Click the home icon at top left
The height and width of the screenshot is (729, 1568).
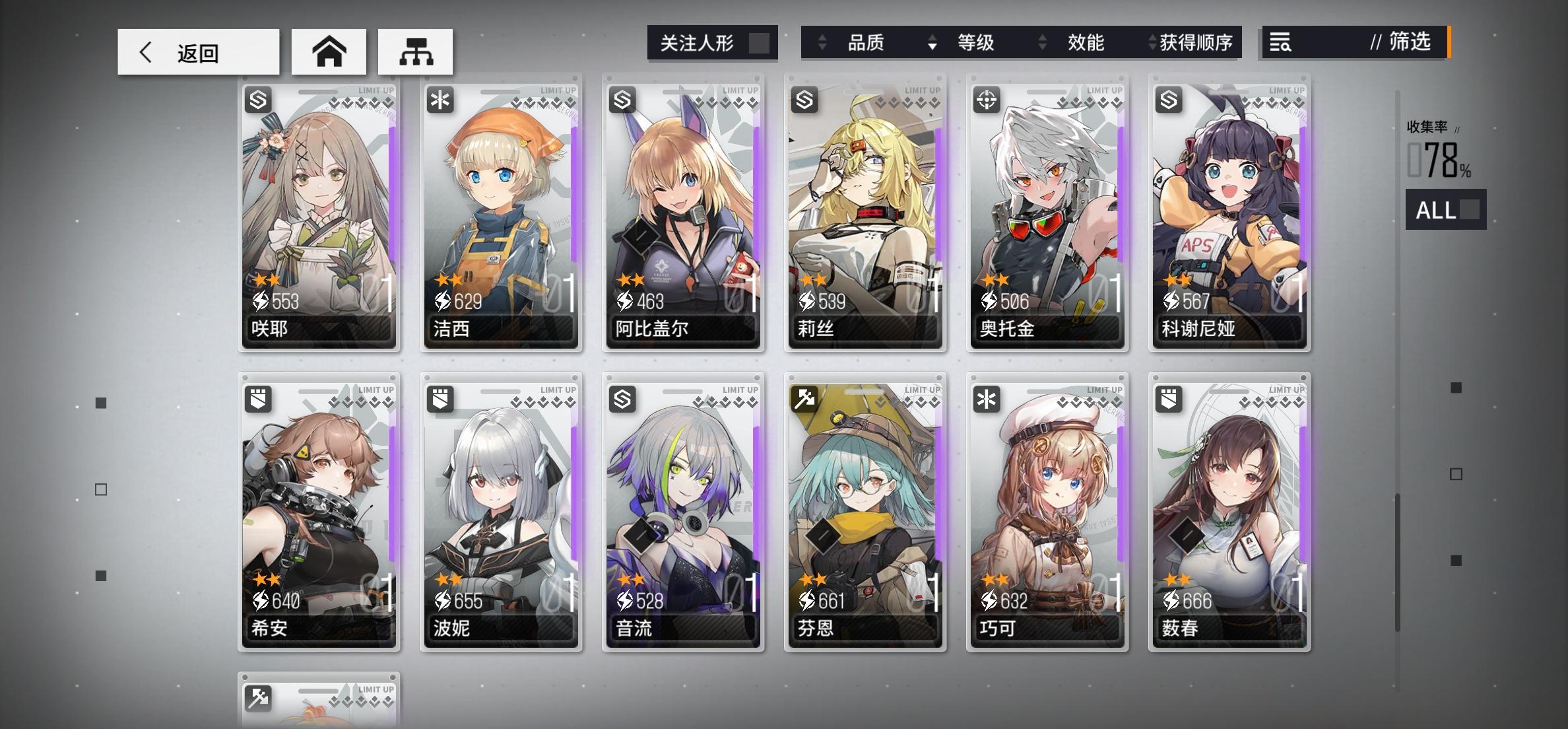(x=328, y=52)
